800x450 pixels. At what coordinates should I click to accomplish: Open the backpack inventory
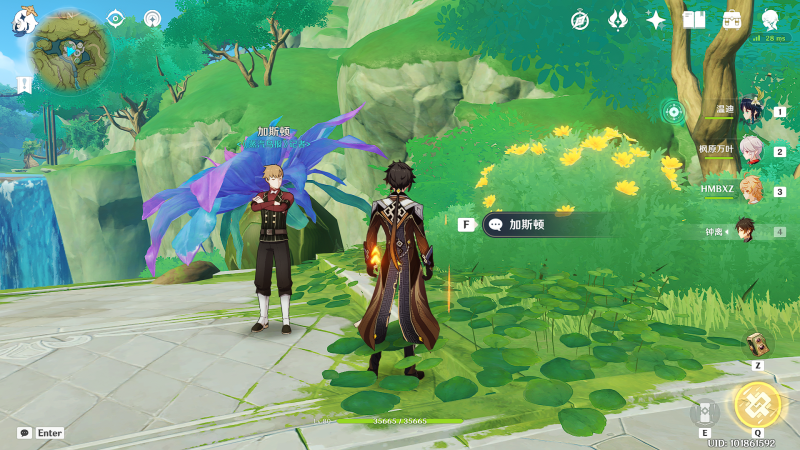(x=732, y=20)
